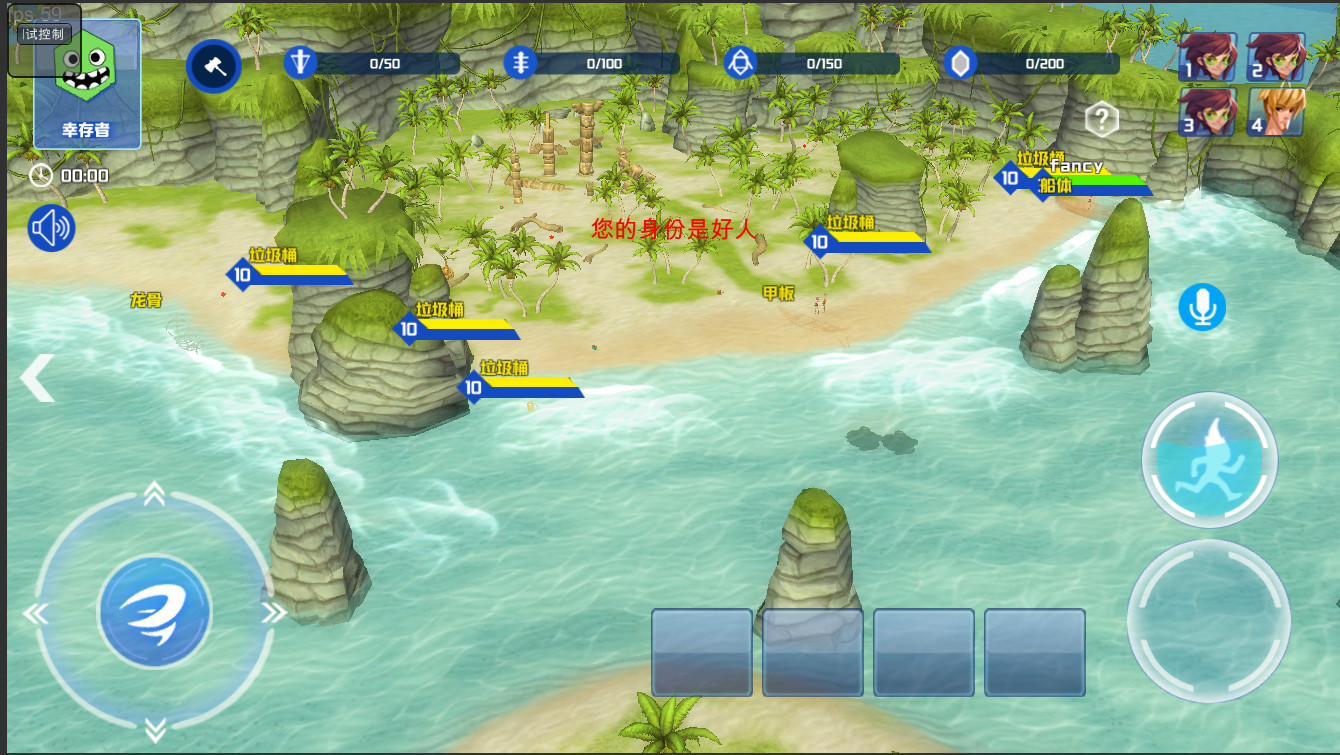This screenshot has height=755, width=1340.
Task: Tap the leftmost empty hotbar slot
Action: (701, 650)
